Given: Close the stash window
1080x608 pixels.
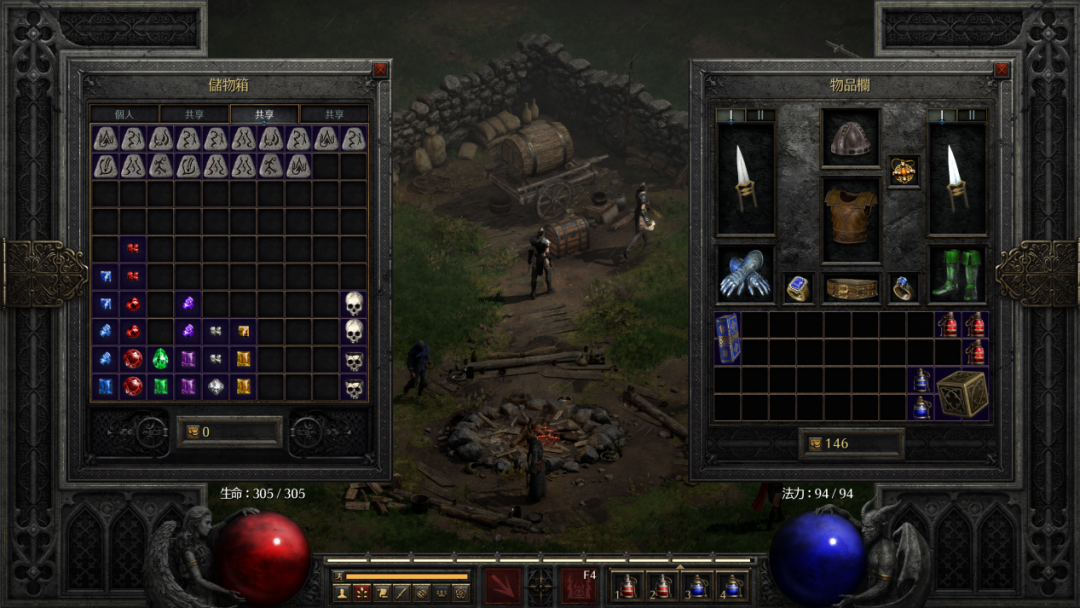Looking at the screenshot, I should (x=380, y=70).
